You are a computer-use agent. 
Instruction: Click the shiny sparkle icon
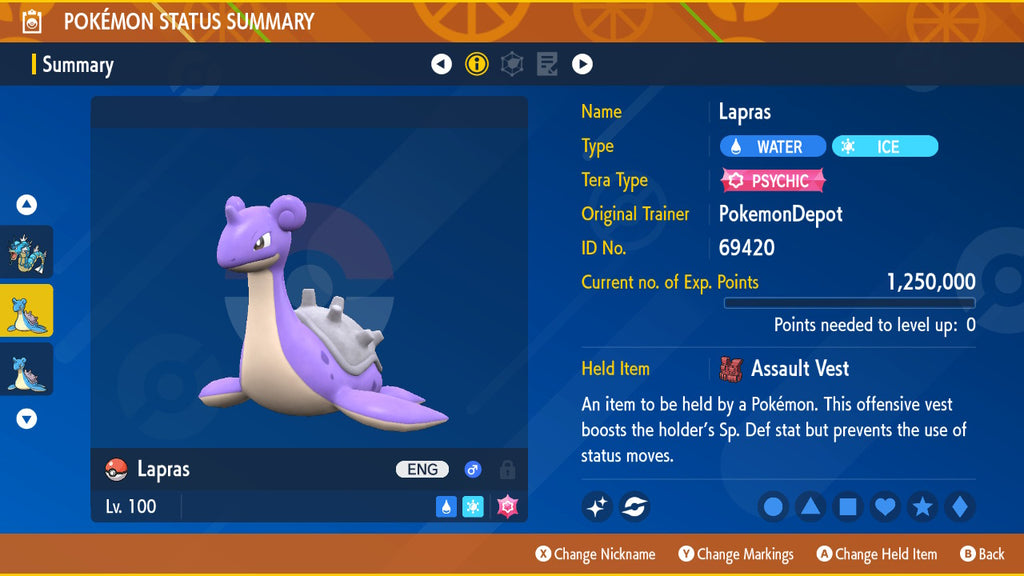[597, 507]
